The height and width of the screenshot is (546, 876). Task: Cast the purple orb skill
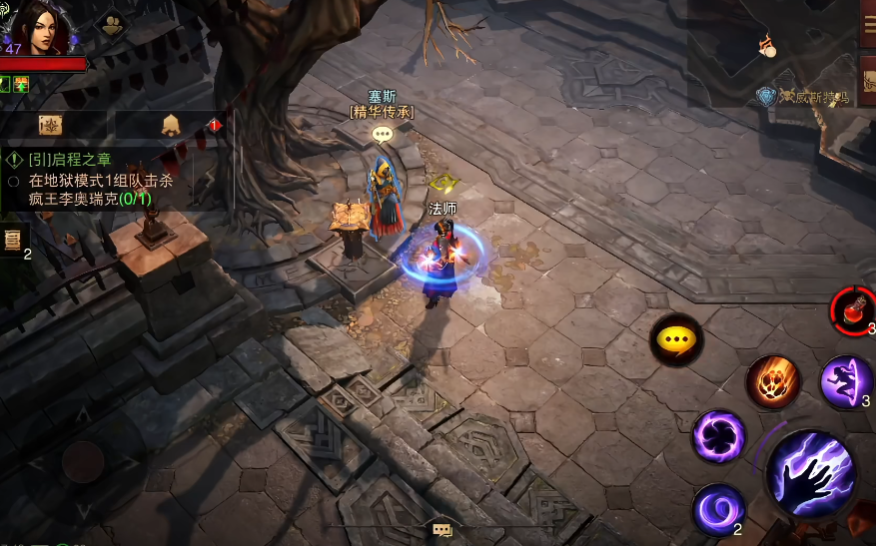(719, 436)
